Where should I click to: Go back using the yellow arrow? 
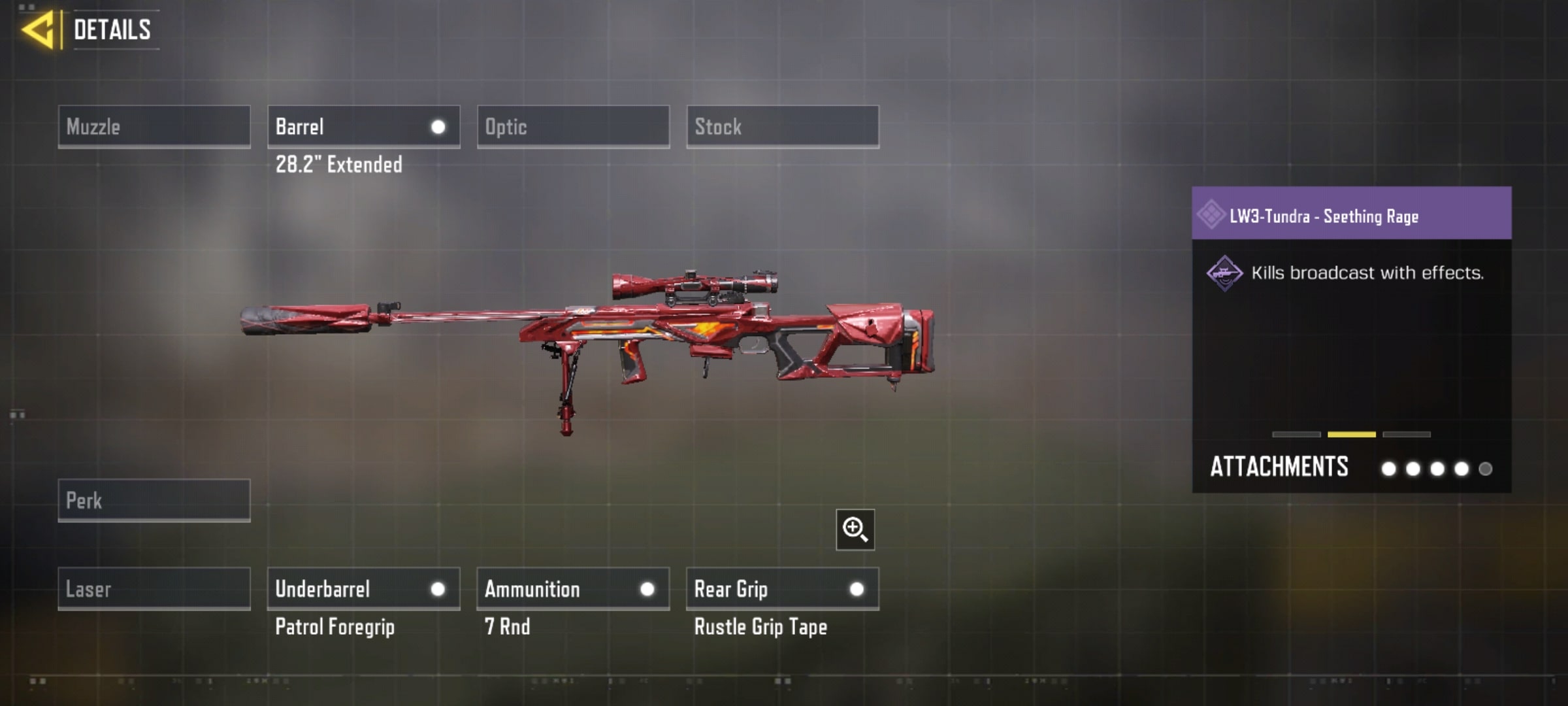click(38, 30)
